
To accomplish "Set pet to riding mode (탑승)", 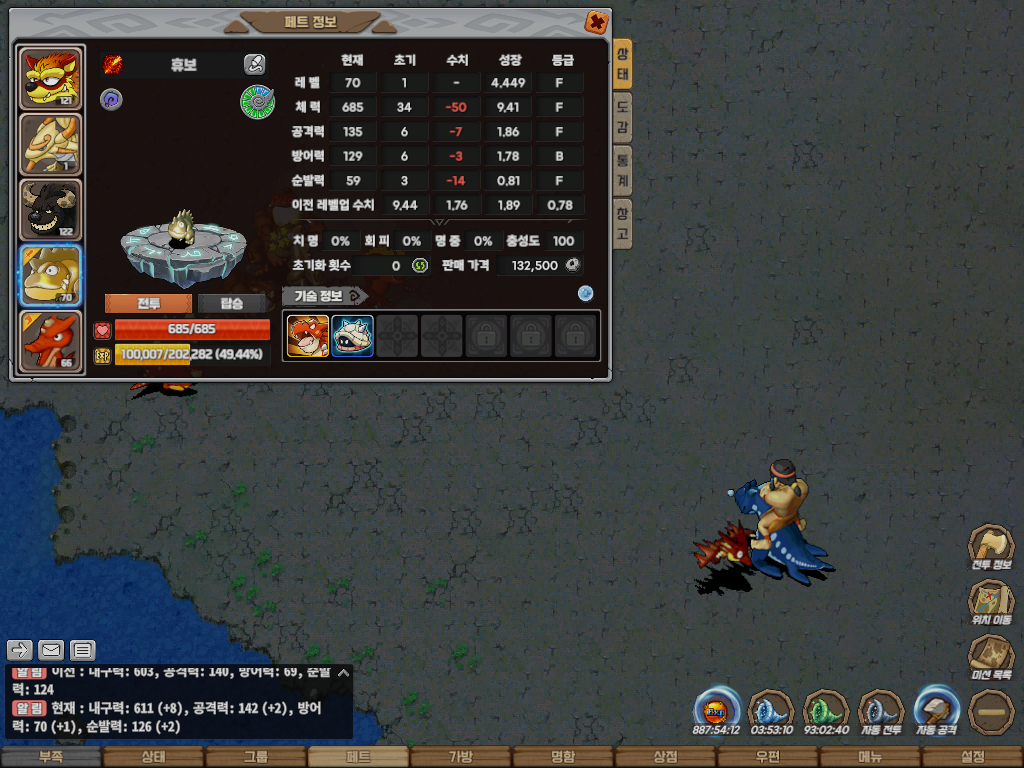I will pyautogui.click(x=231, y=304).
